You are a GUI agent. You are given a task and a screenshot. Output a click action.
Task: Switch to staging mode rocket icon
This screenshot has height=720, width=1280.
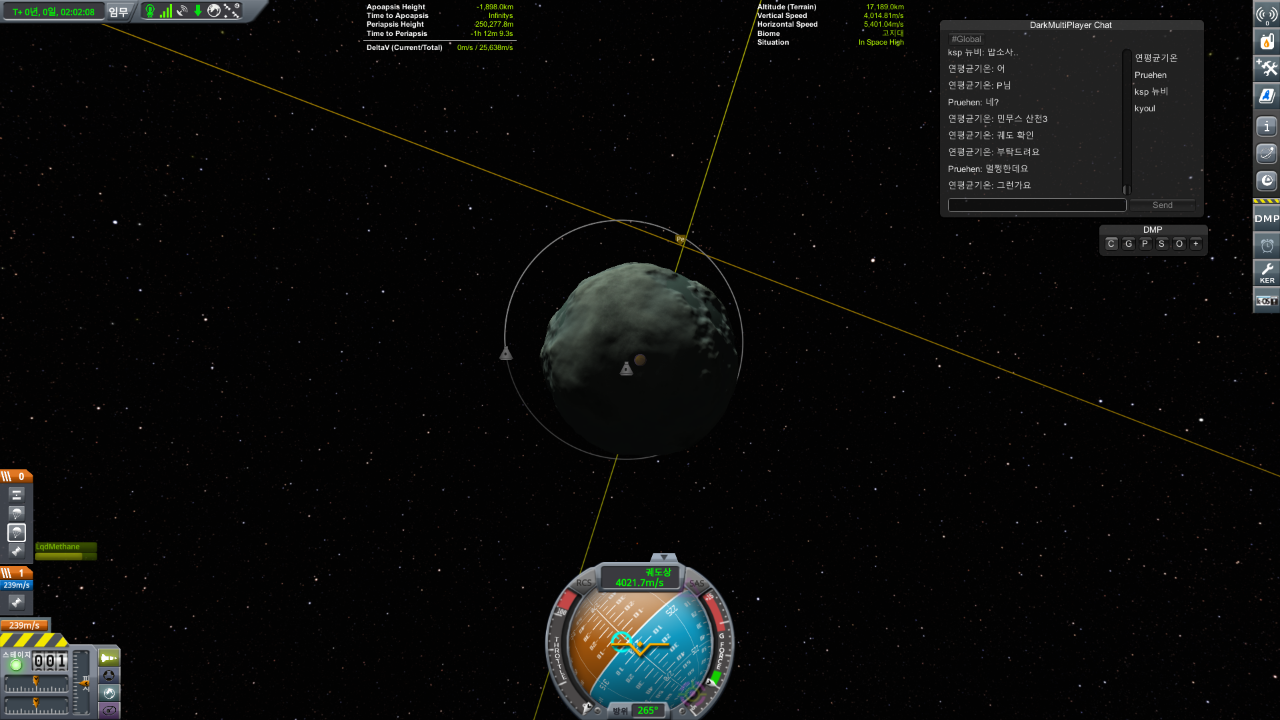point(108,657)
